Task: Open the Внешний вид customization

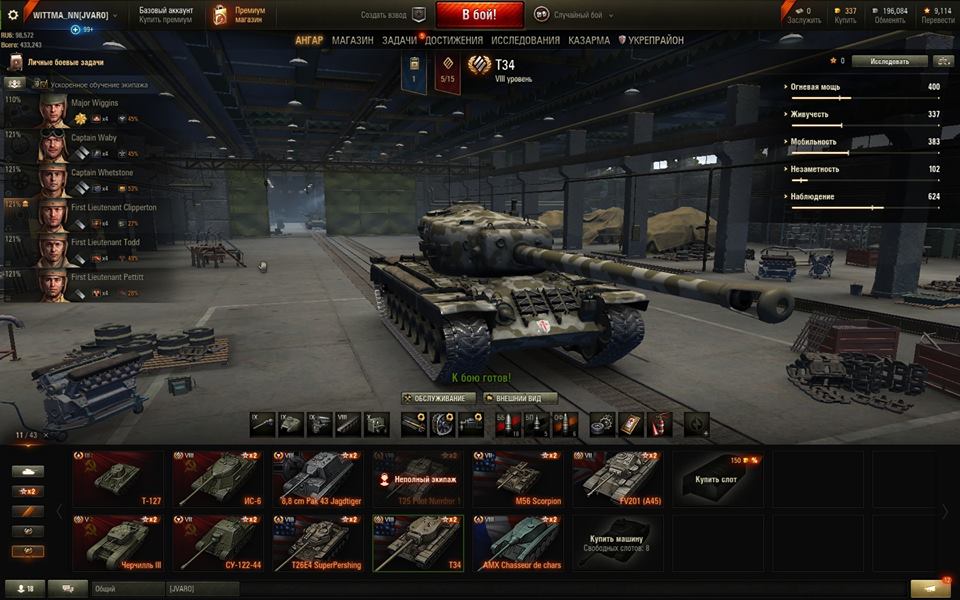Action: [519, 398]
